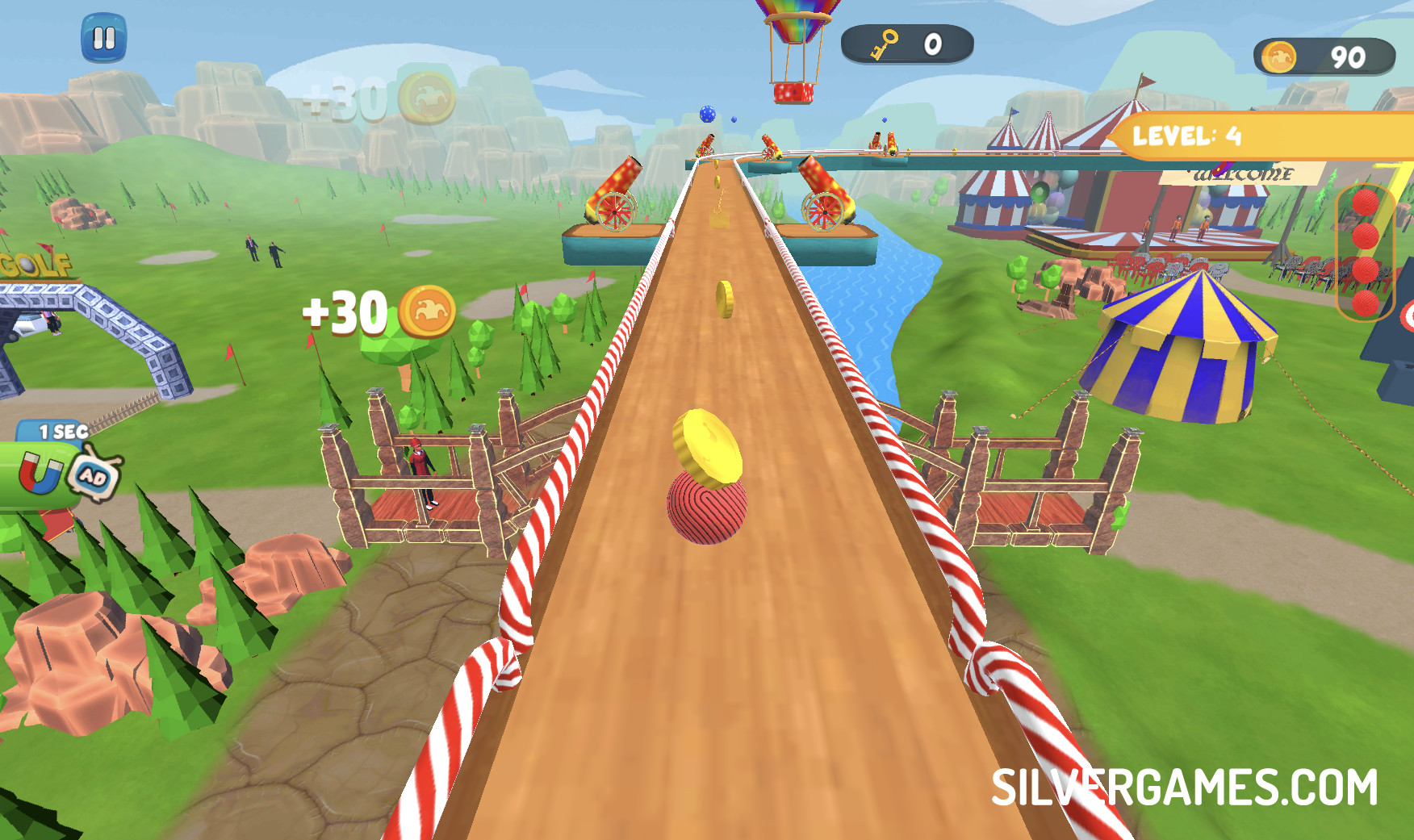Screen dimensions: 1414x840
Task: Pause the game with the blue button
Action: 104,38
